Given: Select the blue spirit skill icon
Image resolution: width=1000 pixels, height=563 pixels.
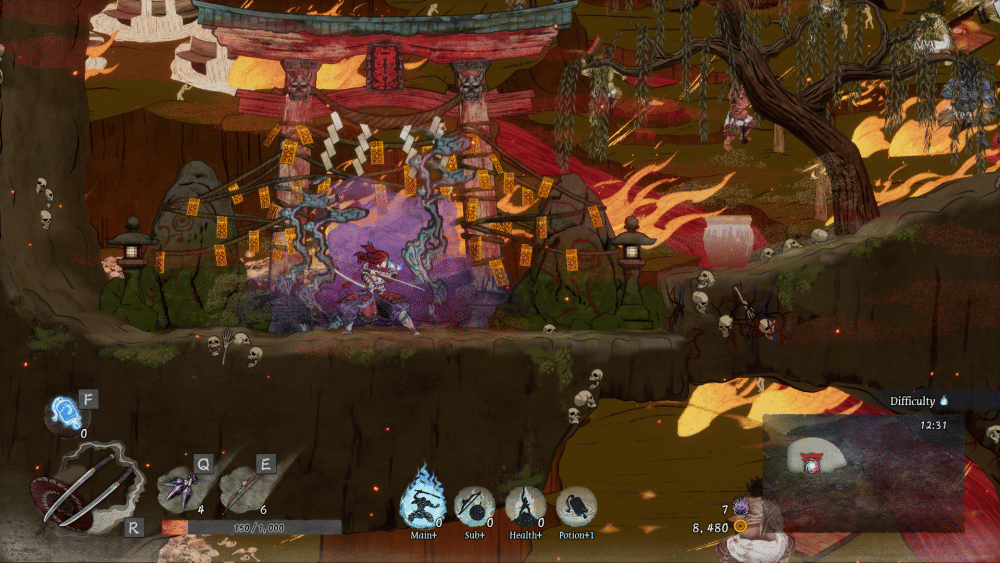Looking at the screenshot, I should tap(67, 413).
